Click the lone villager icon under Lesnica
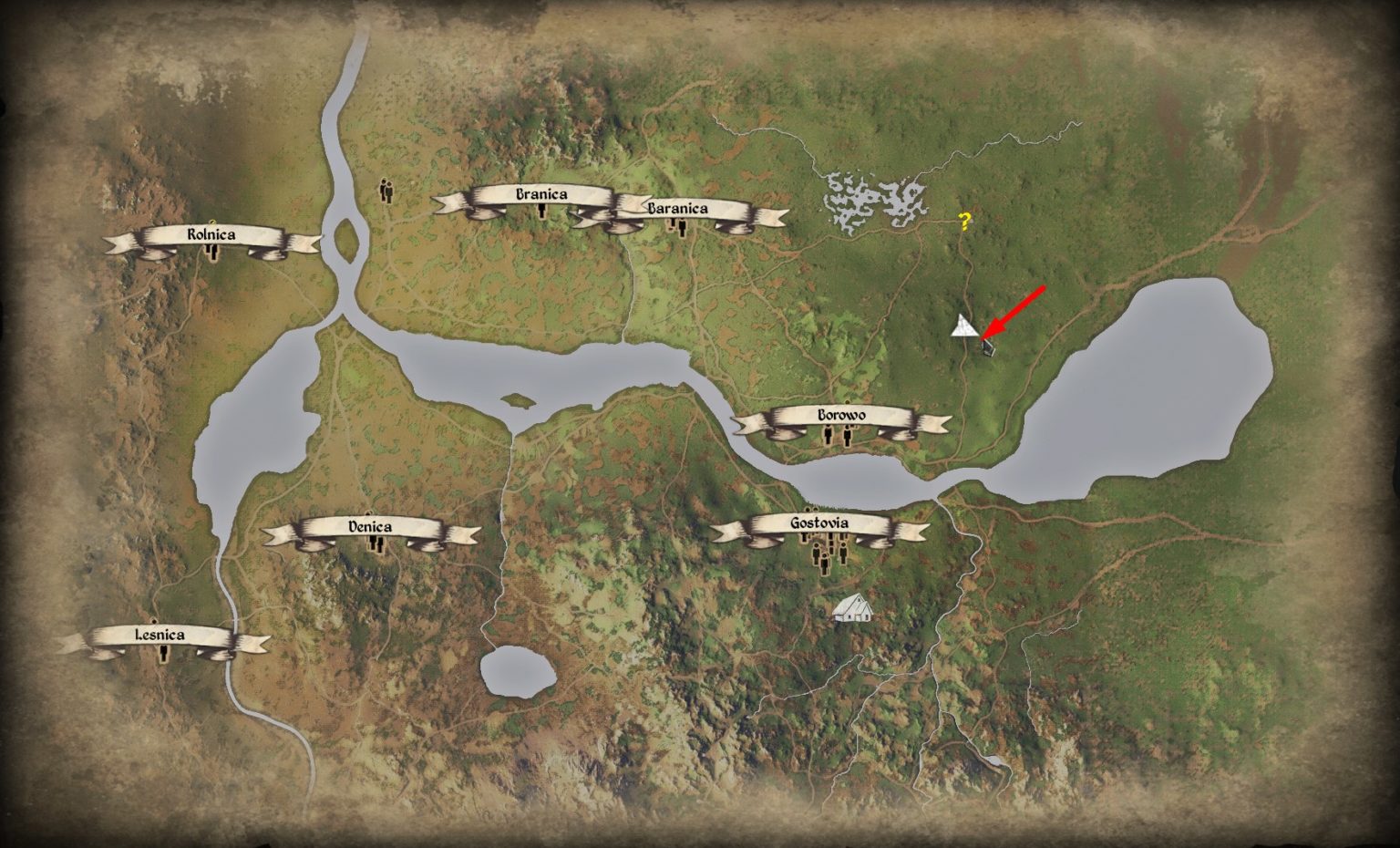The width and height of the screenshot is (1400, 848). [x=164, y=653]
